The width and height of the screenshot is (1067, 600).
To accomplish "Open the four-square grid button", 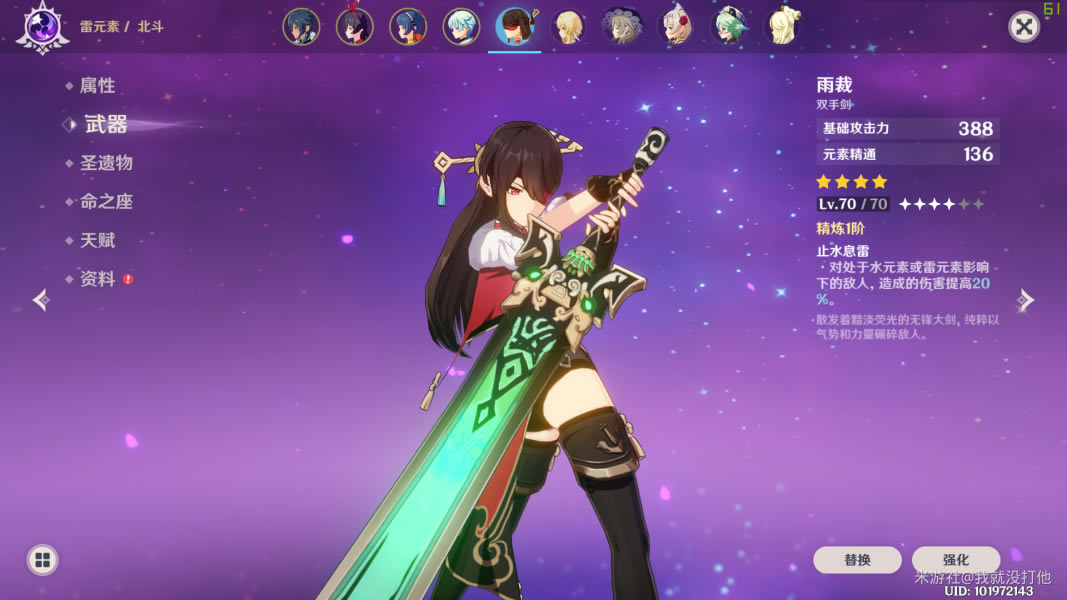I will click(x=42, y=560).
